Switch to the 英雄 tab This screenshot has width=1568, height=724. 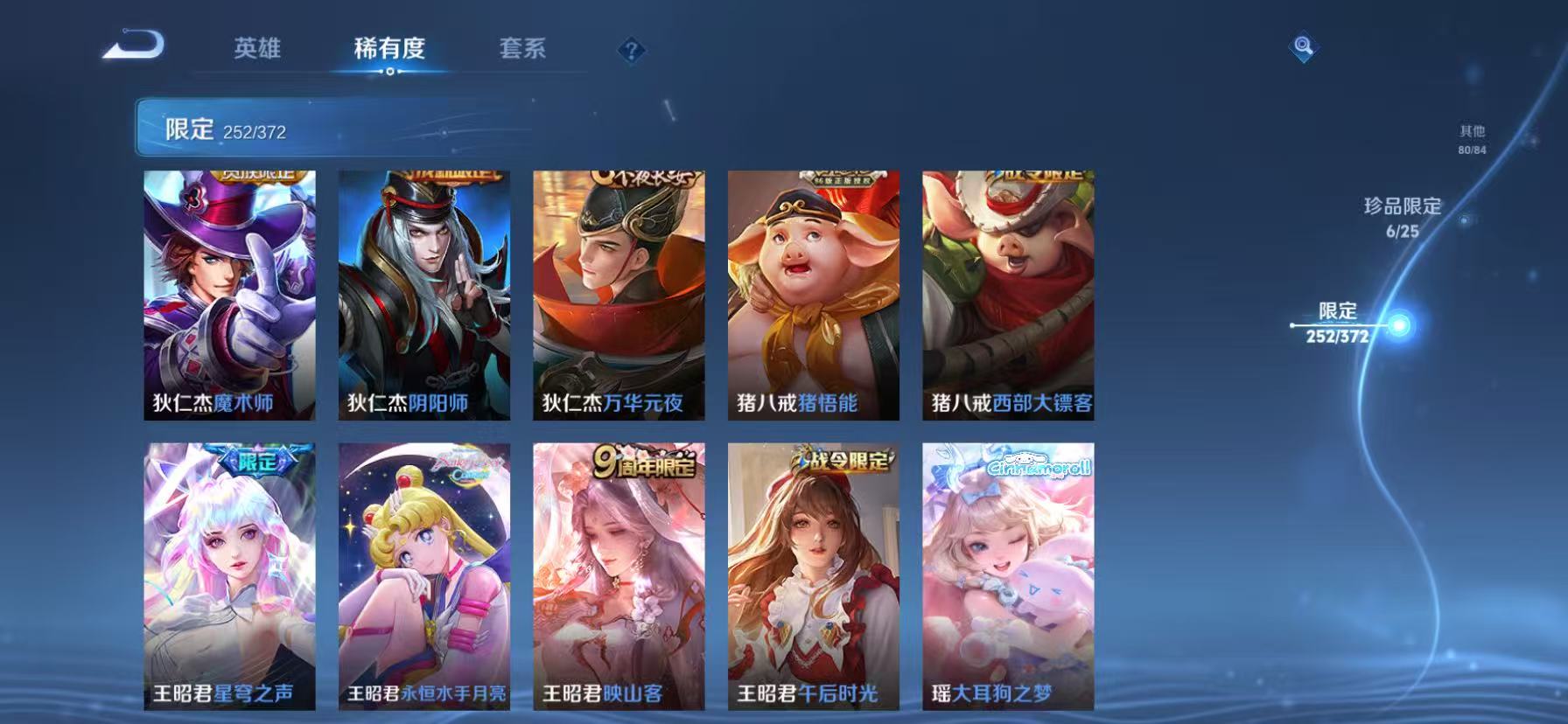tap(256, 50)
